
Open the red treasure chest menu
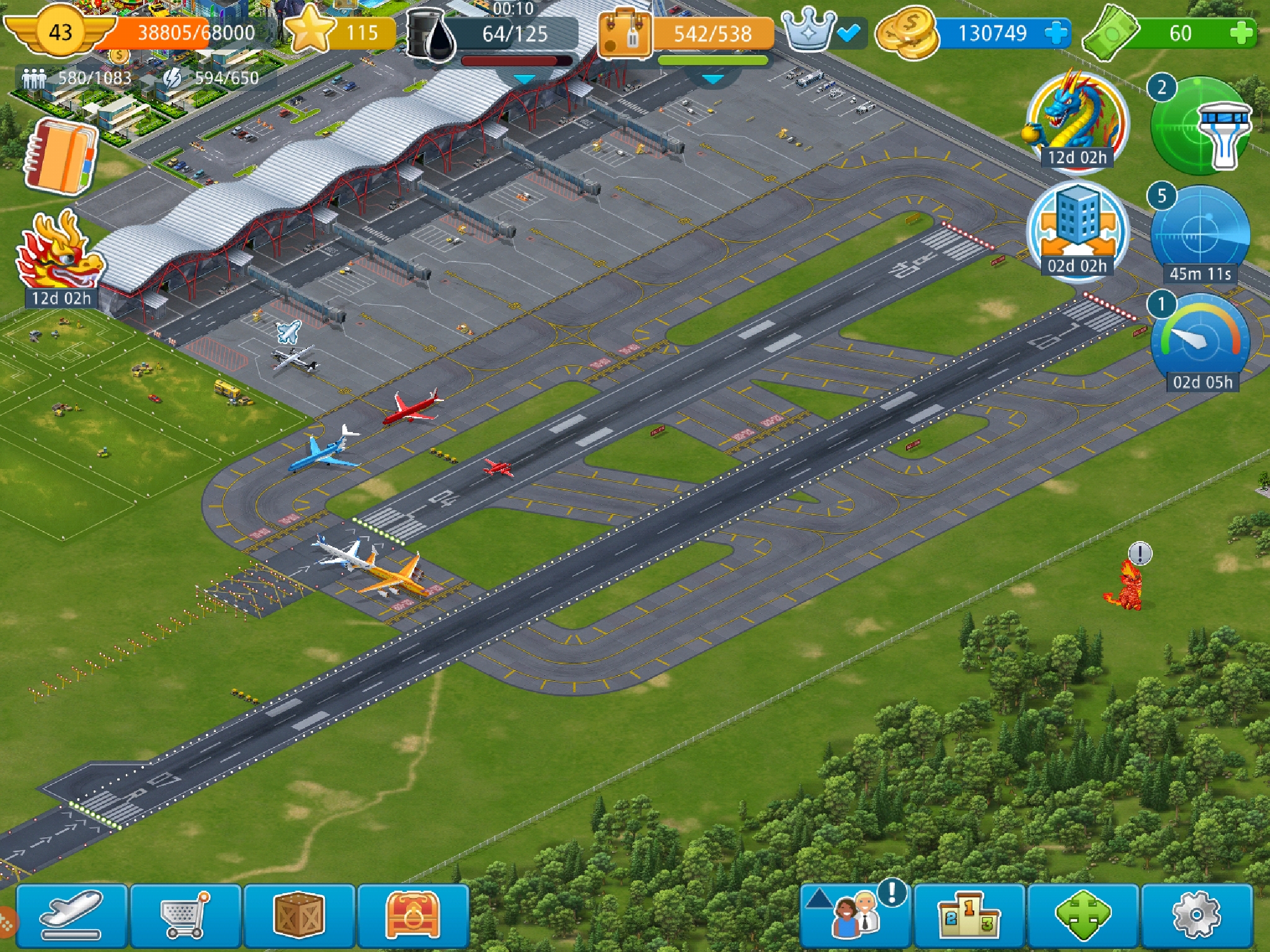tap(413, 915)
